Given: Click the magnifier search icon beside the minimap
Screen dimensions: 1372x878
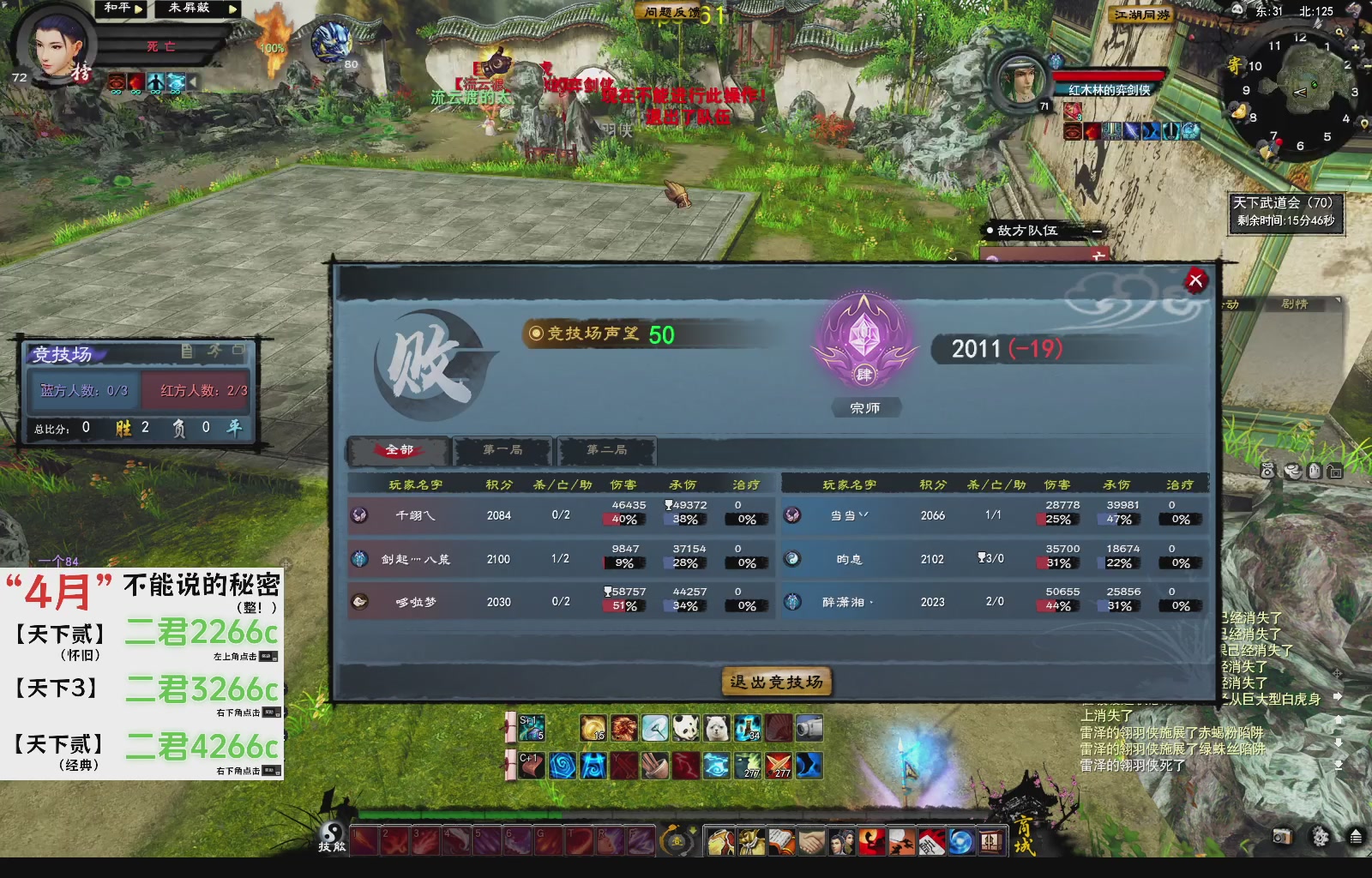Looking at the screenshot, I should [1339, 32].
